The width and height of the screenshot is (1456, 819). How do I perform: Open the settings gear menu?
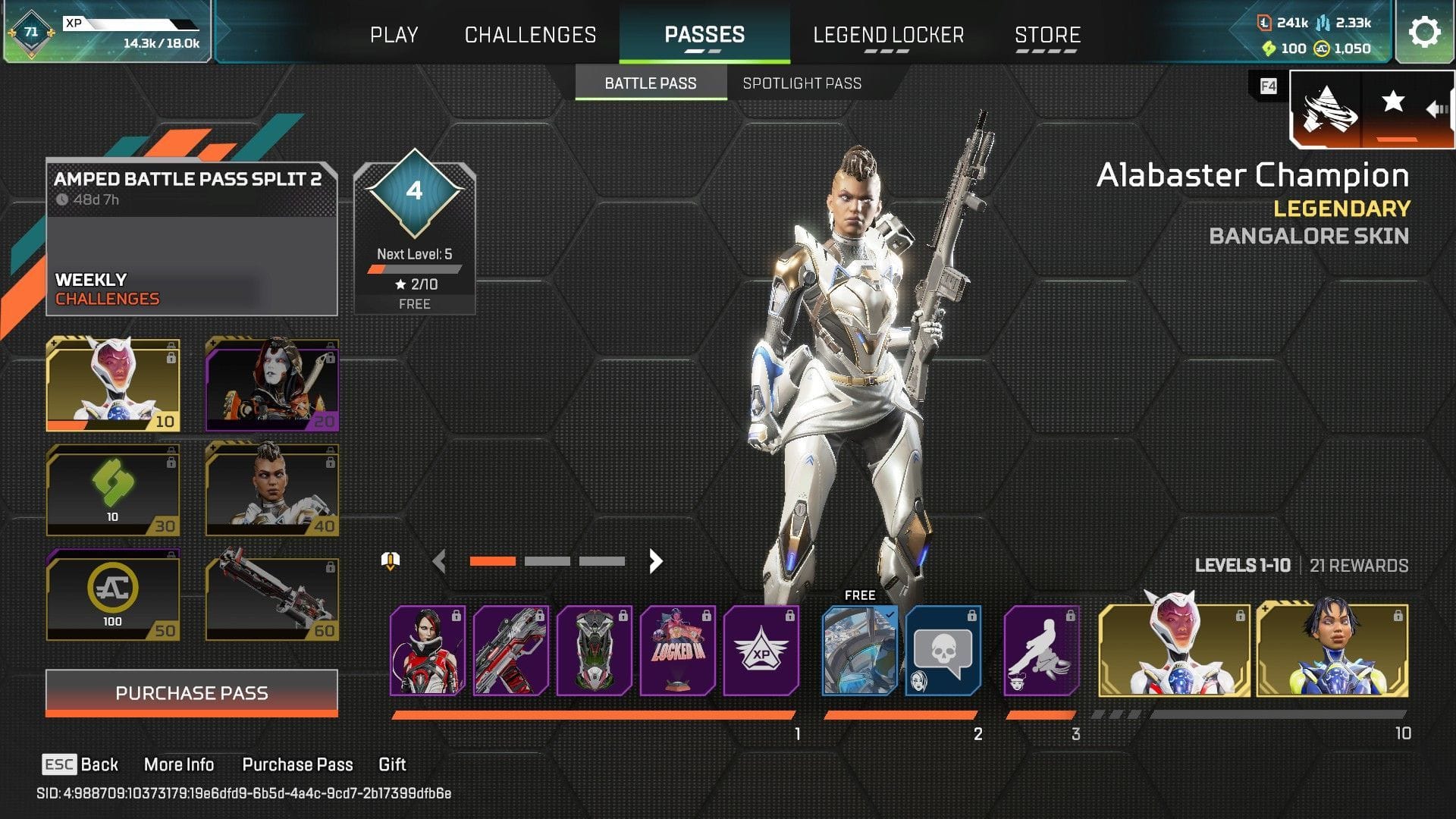1425,33
